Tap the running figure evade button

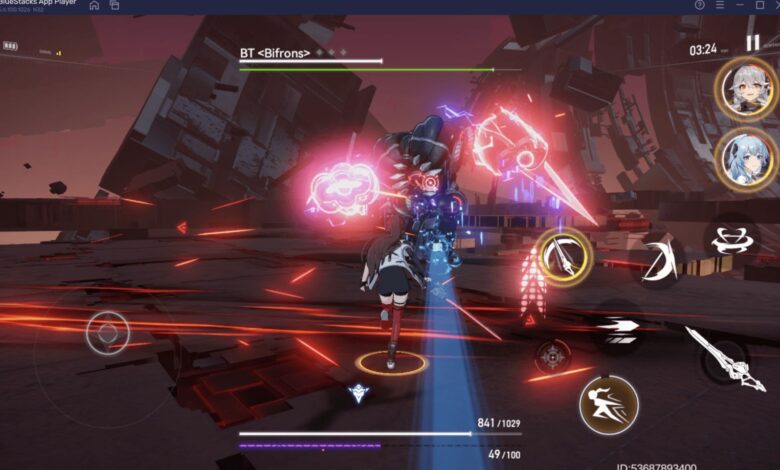608,405
